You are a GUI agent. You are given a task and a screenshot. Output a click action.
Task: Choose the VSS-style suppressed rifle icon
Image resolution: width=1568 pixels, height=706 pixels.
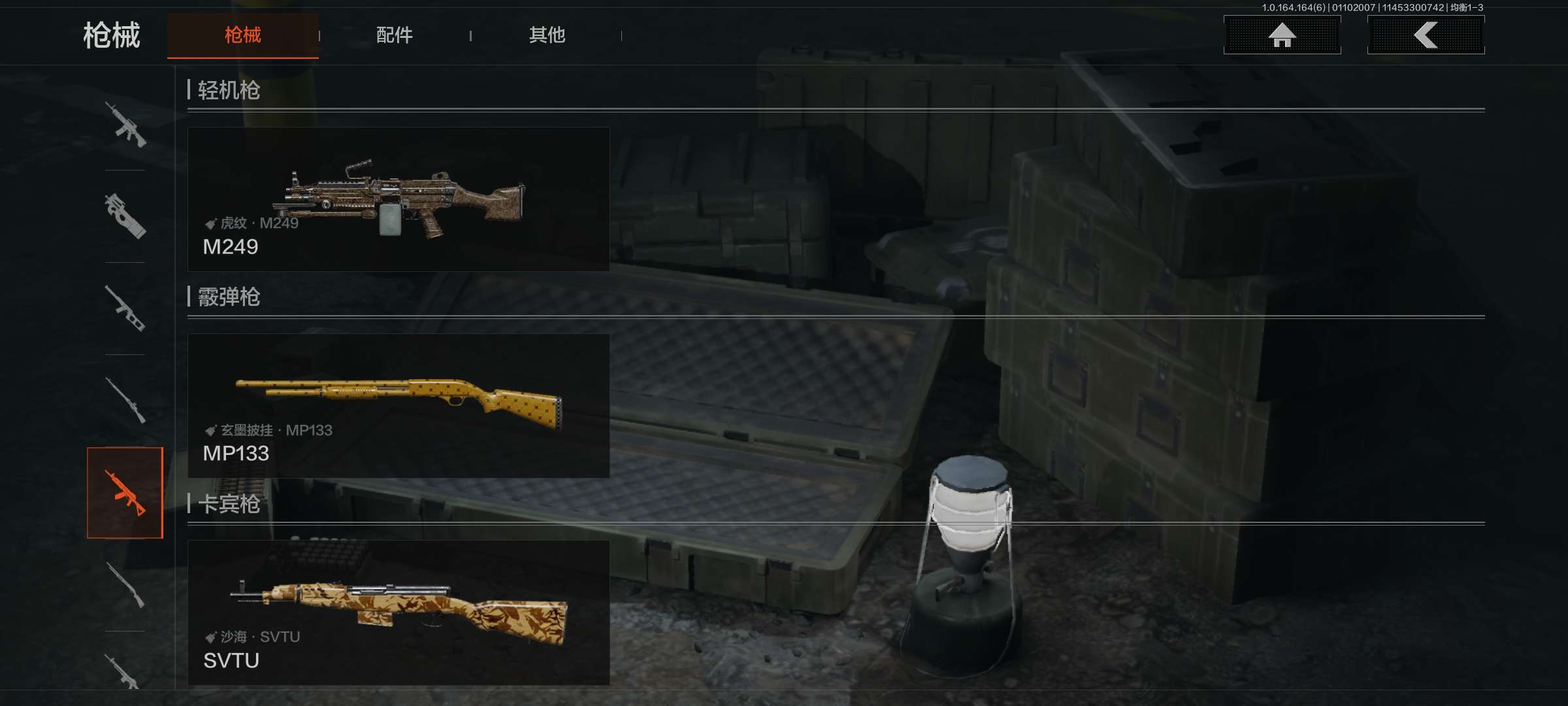(125, 309)
